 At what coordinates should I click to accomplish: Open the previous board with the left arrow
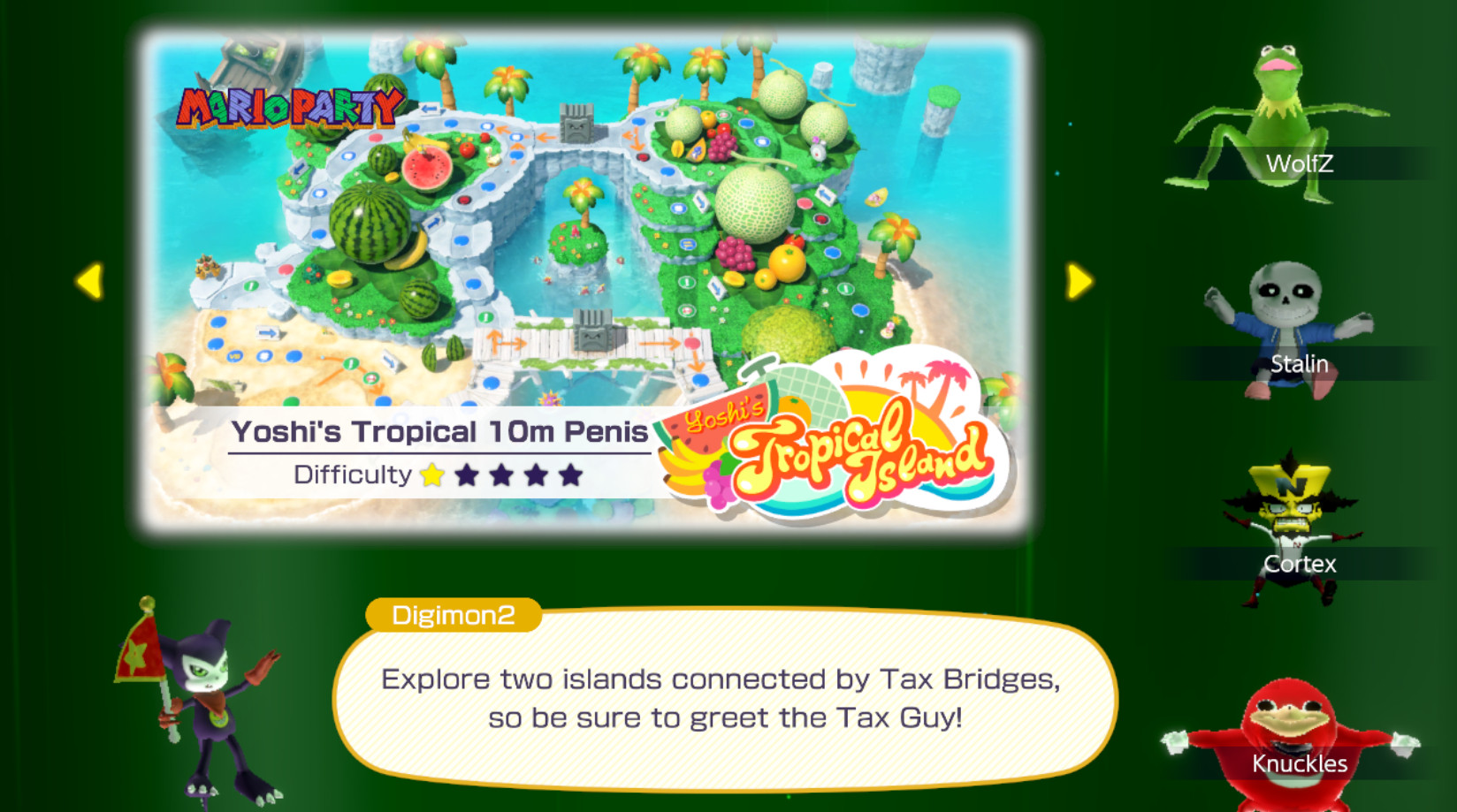tap(89, 283)
